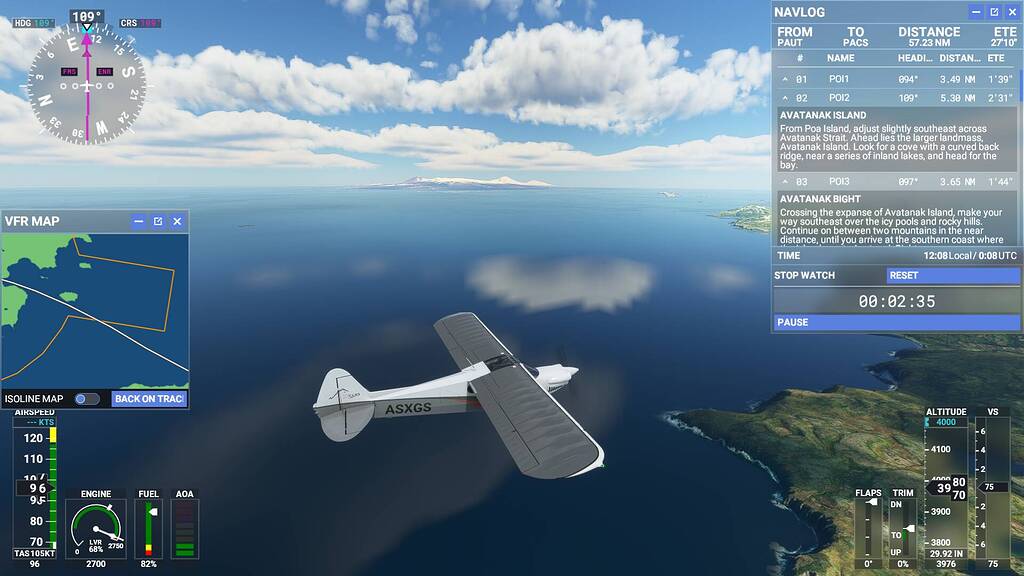Screen dimensions: 1024x576
Task: Toggle the Isoline Map switch
Action: [87, 399]
